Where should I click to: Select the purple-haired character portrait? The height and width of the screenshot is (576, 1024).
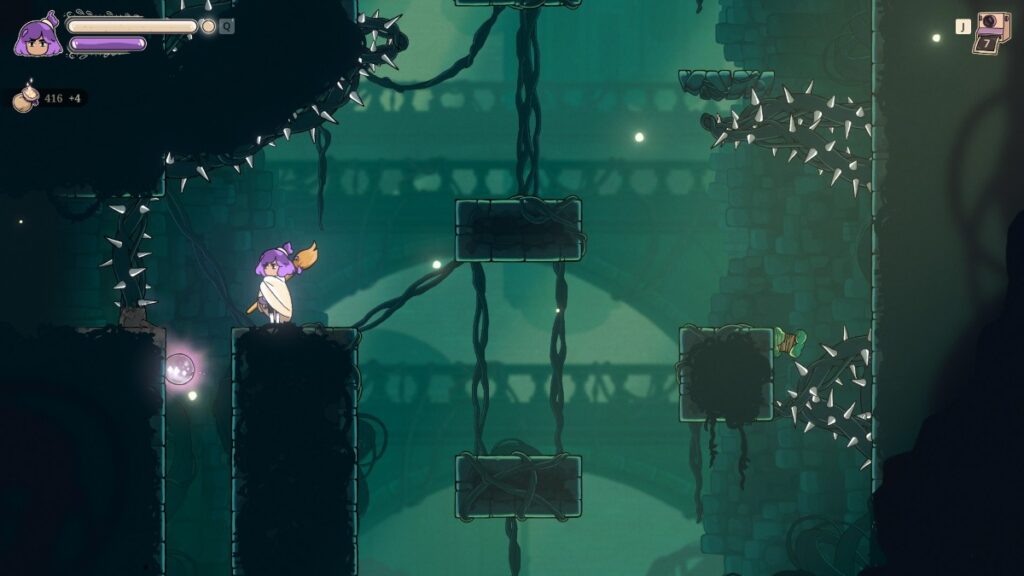(37, 37)
